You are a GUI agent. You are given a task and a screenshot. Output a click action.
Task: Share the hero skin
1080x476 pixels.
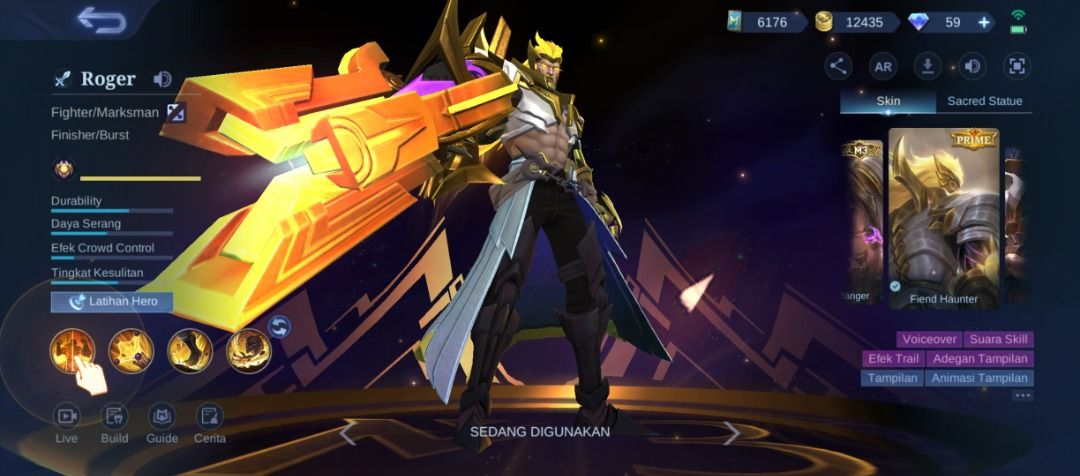tap(838, 67)
